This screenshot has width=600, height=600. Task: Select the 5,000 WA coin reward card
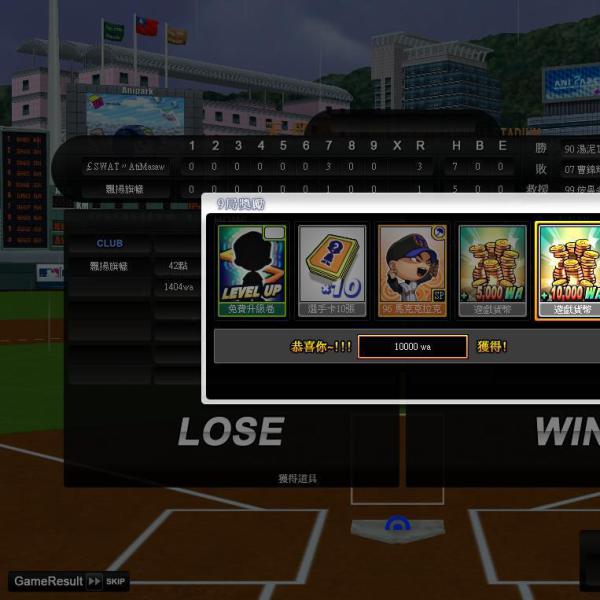click(492, 270)
